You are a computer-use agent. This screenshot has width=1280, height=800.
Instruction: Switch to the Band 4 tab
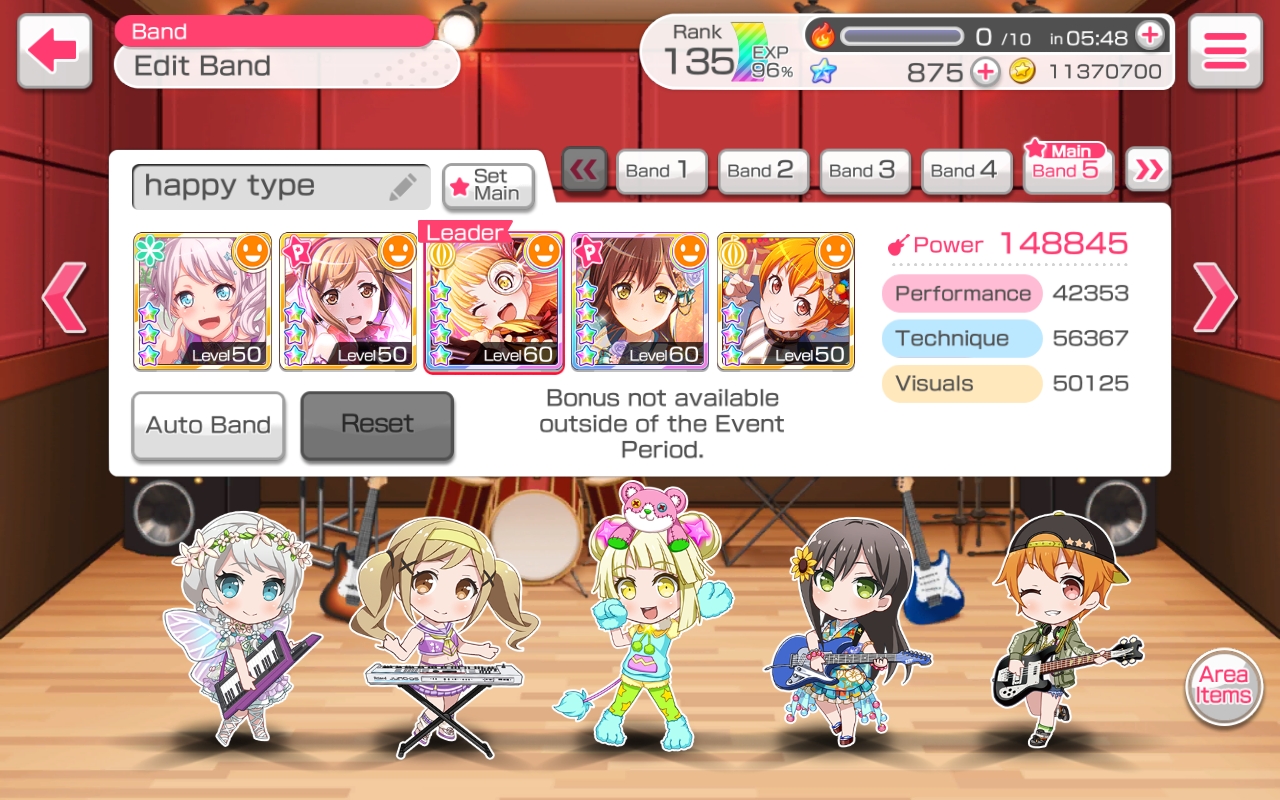pos(966,171)
